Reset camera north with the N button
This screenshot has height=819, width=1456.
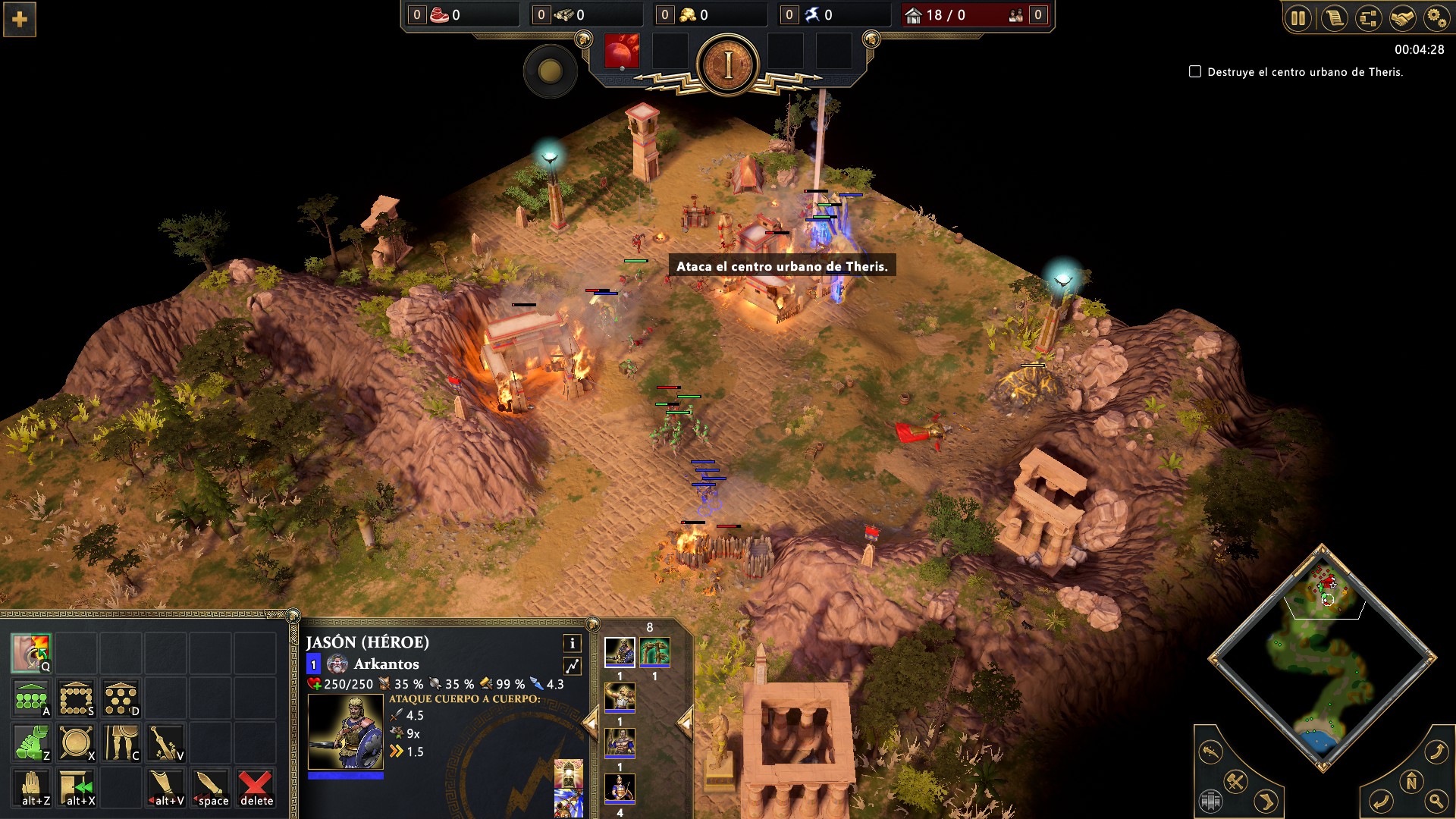1410,782
